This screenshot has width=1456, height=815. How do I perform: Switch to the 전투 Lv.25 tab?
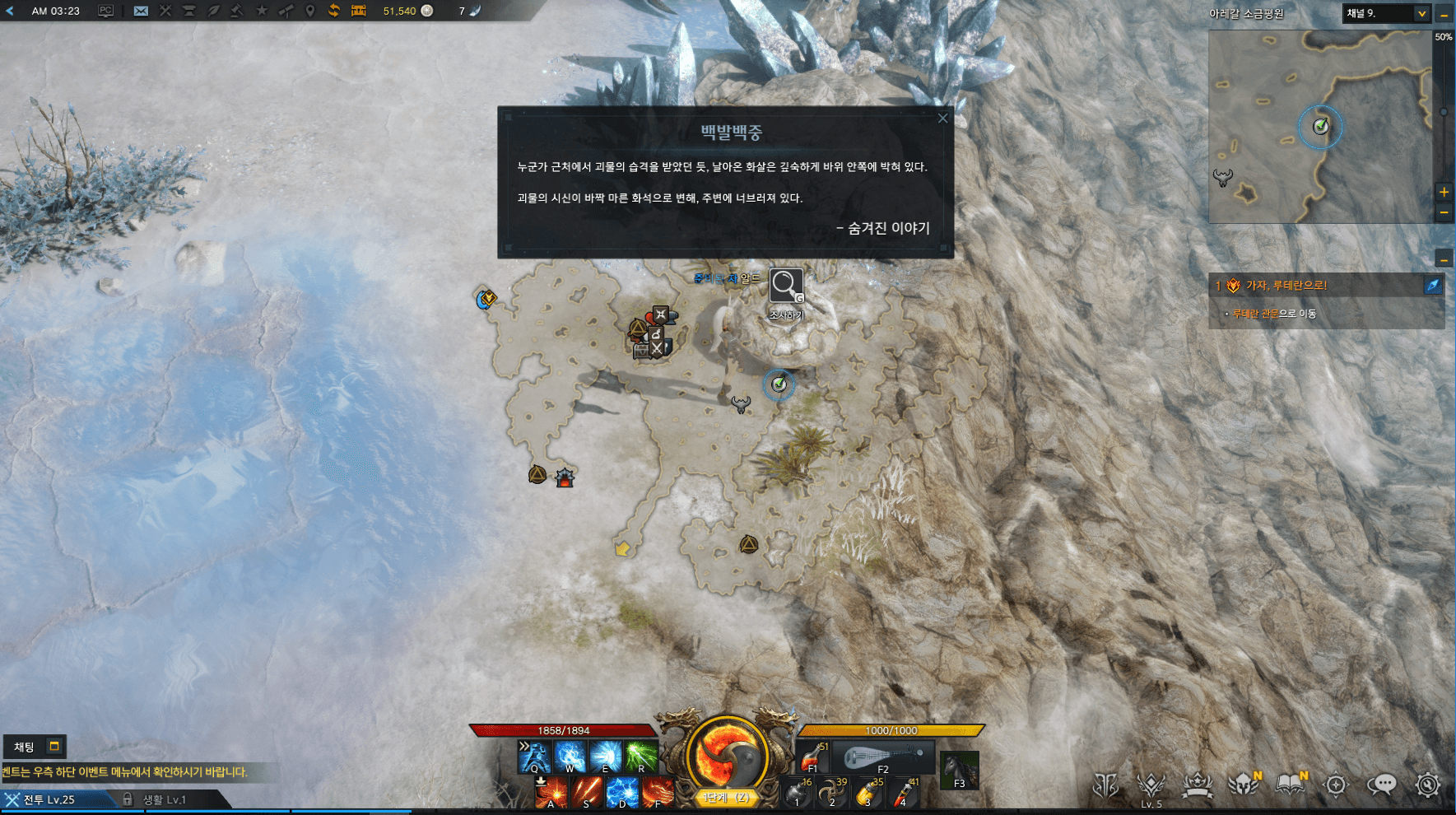(49, 799)
